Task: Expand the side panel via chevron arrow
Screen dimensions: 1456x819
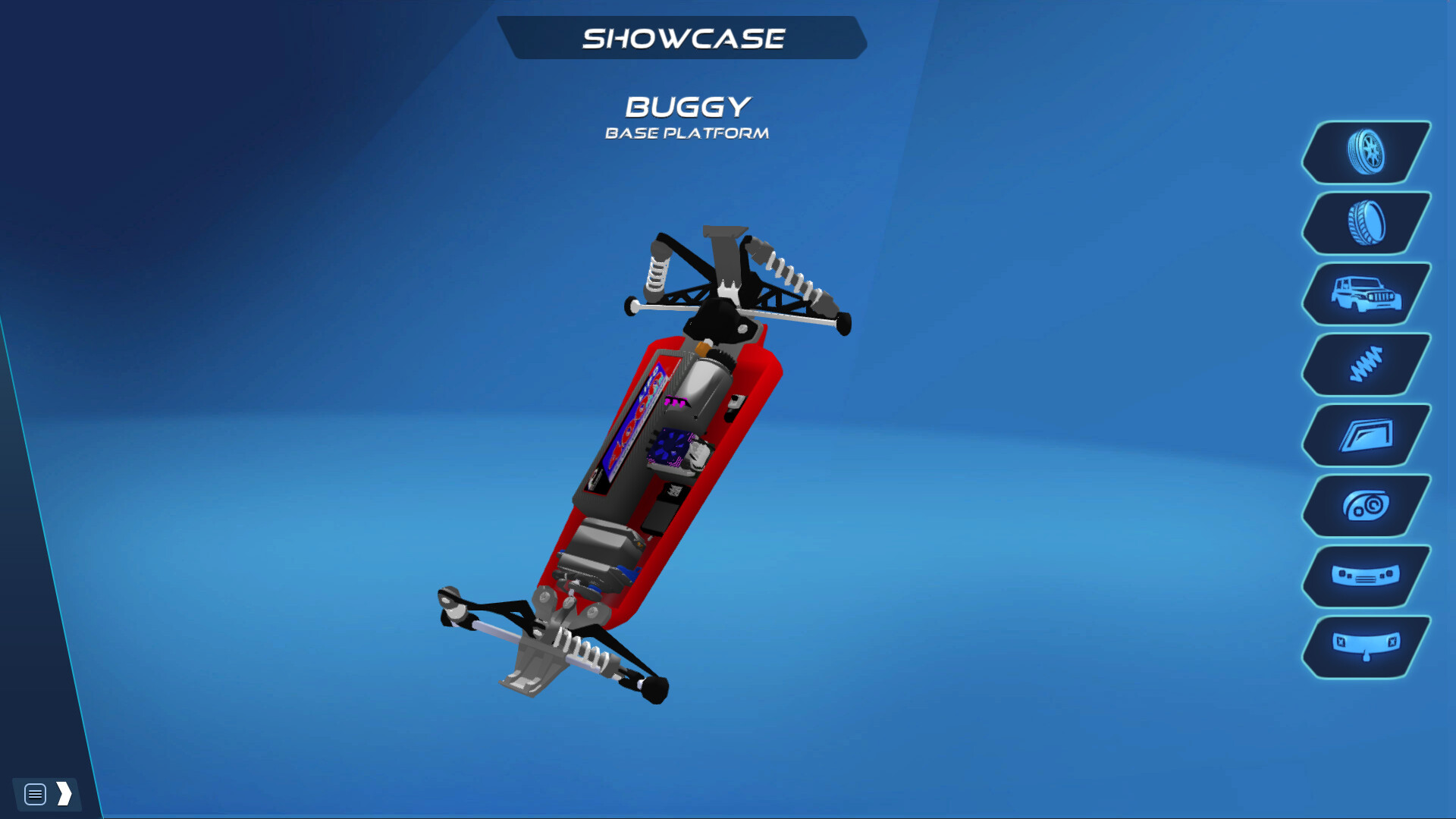Action: pyautogui.click(x=64, y=794)
